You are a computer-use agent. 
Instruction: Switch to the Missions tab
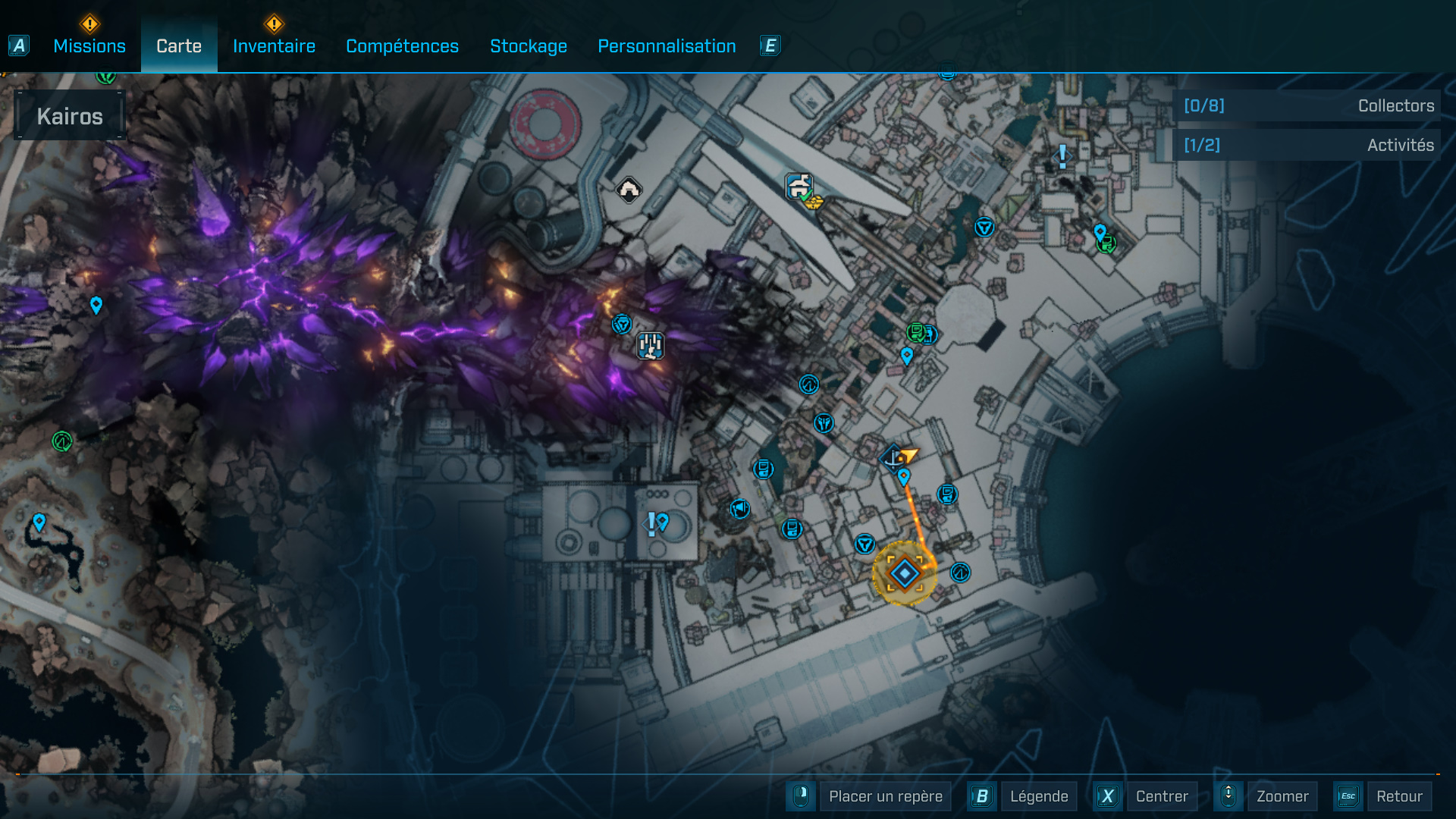pyautogui.click(x=89, y=45)
